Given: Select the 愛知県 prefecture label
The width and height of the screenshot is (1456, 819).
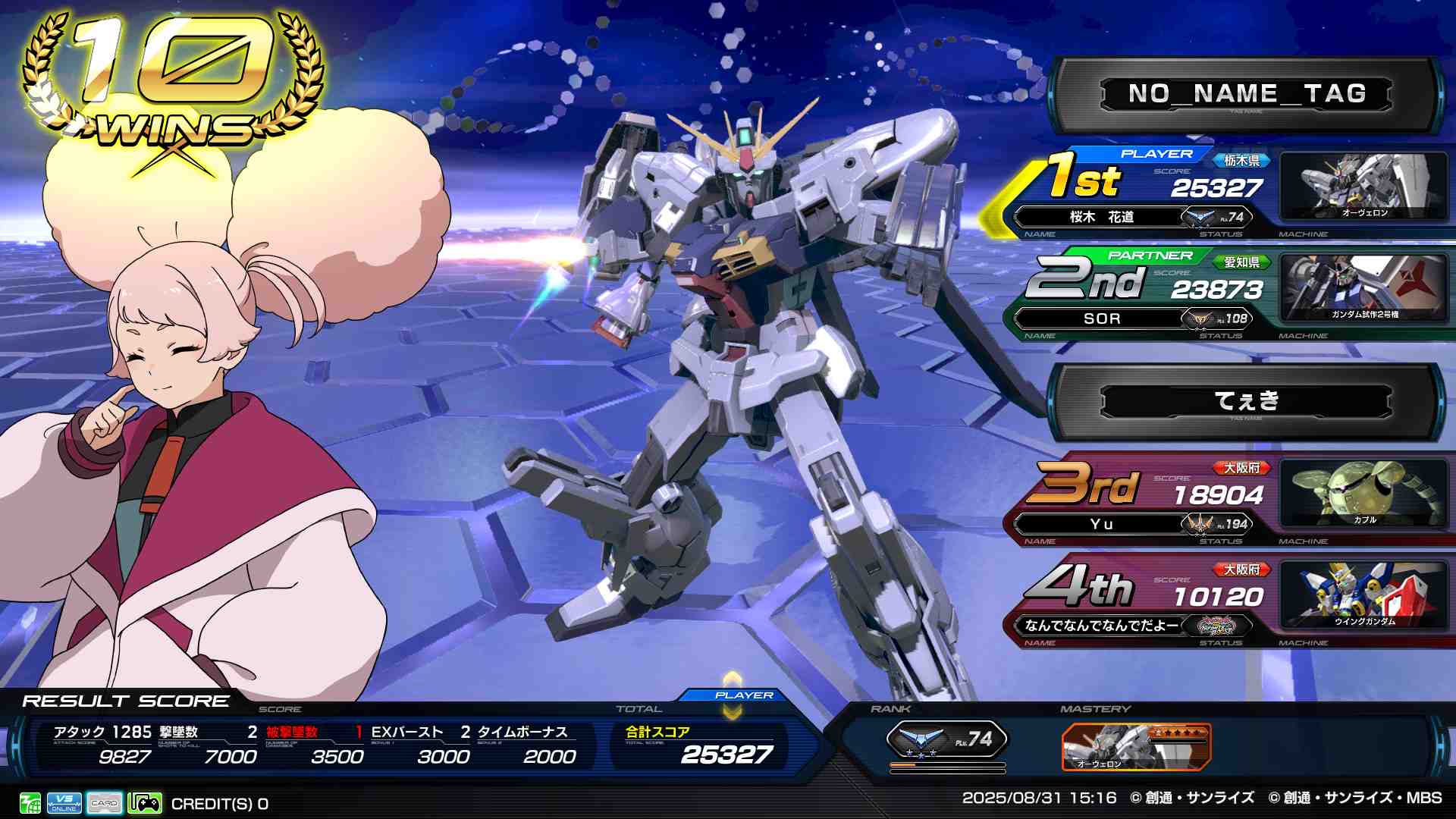Looking at the screenshot, I should 1241,262.
